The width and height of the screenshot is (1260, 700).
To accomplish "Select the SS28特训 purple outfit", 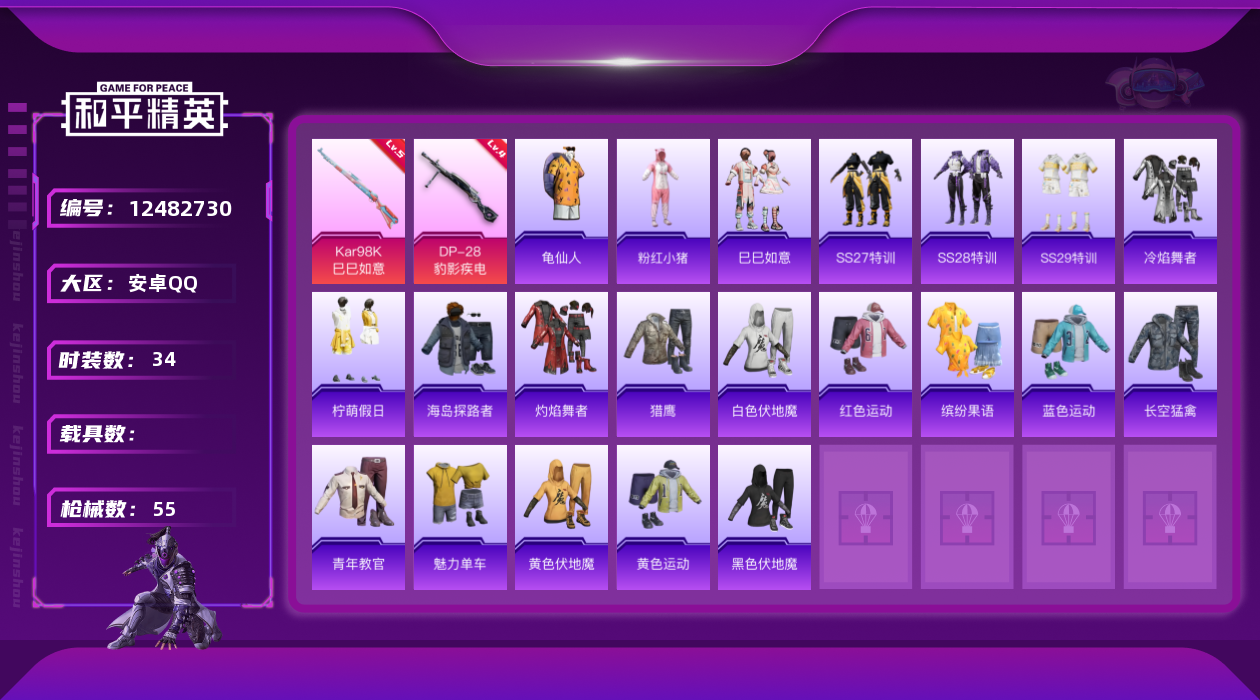I will [967, 210].
